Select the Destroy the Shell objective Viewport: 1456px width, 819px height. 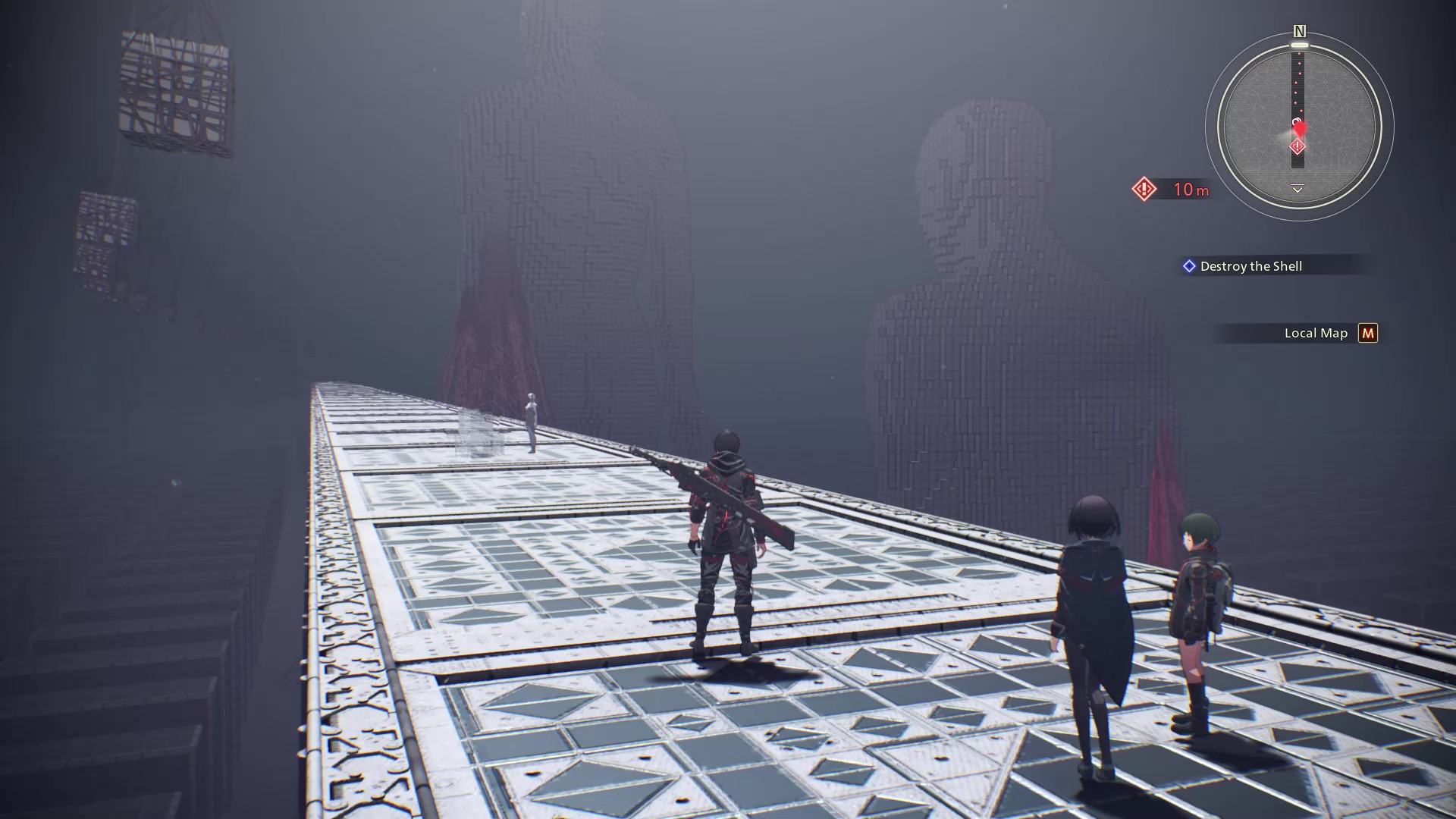pyautogui.click(x=1250, y=266)
